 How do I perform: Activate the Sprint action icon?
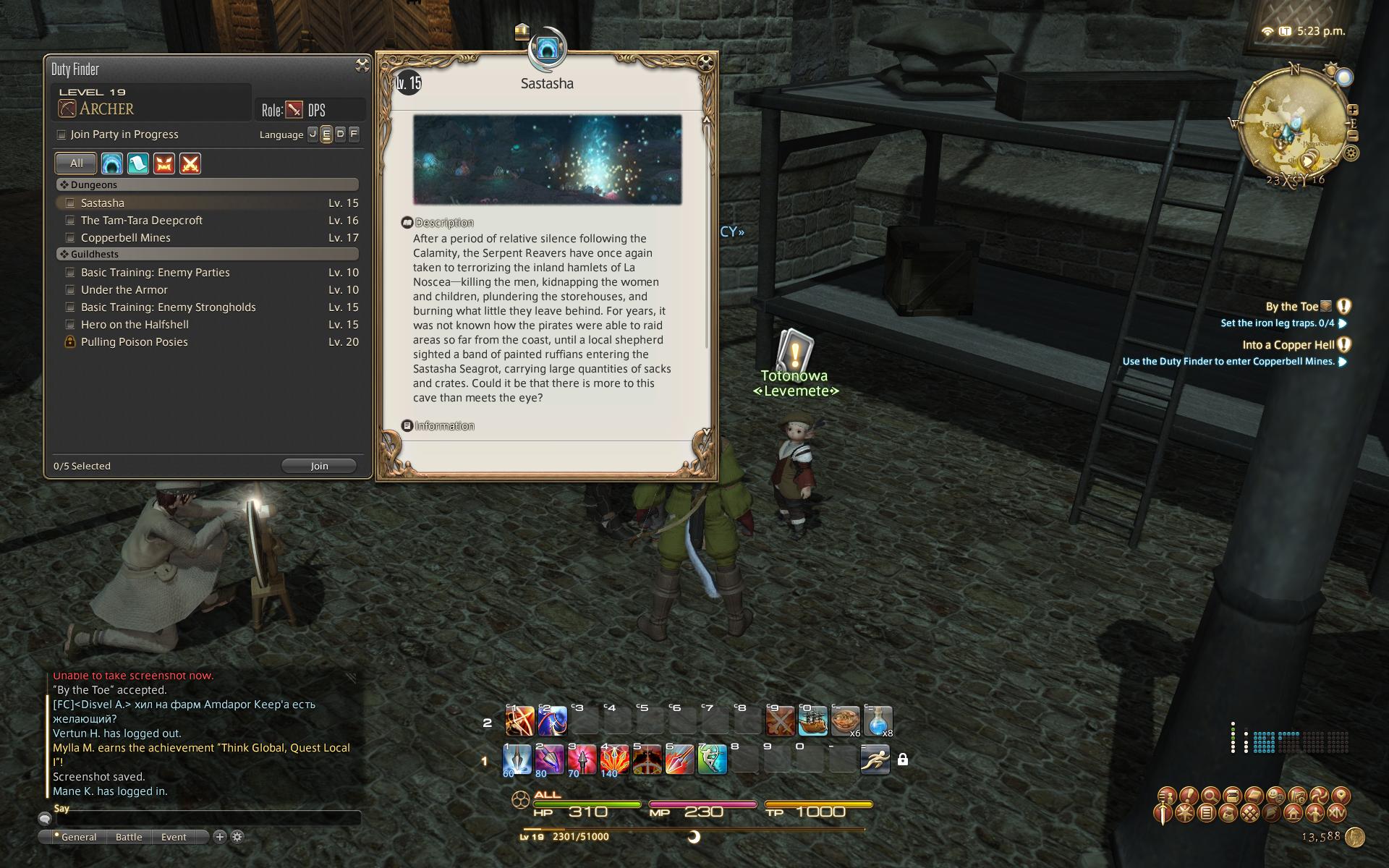(875, 759)
